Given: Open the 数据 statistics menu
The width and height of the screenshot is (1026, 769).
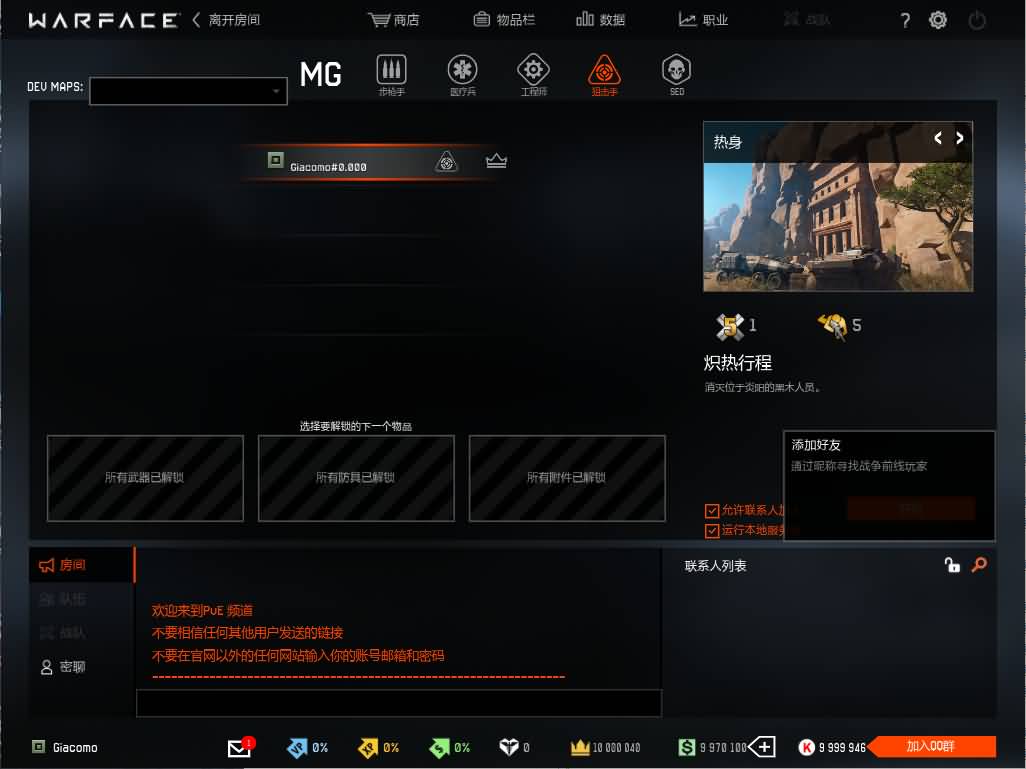Looking at the screenshot, I should [x=600, y=20].
